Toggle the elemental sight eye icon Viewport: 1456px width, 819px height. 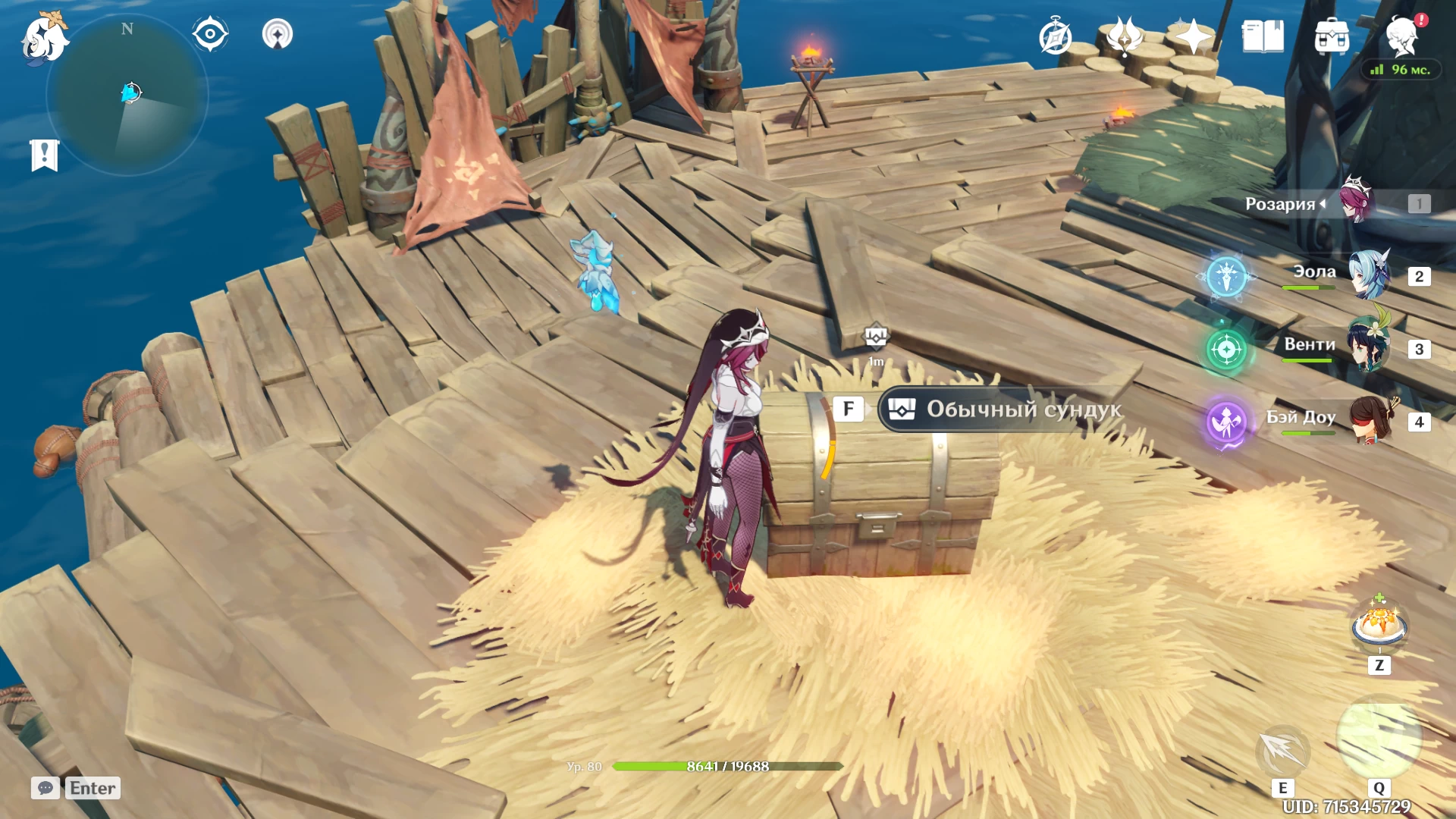click(210, 34)
